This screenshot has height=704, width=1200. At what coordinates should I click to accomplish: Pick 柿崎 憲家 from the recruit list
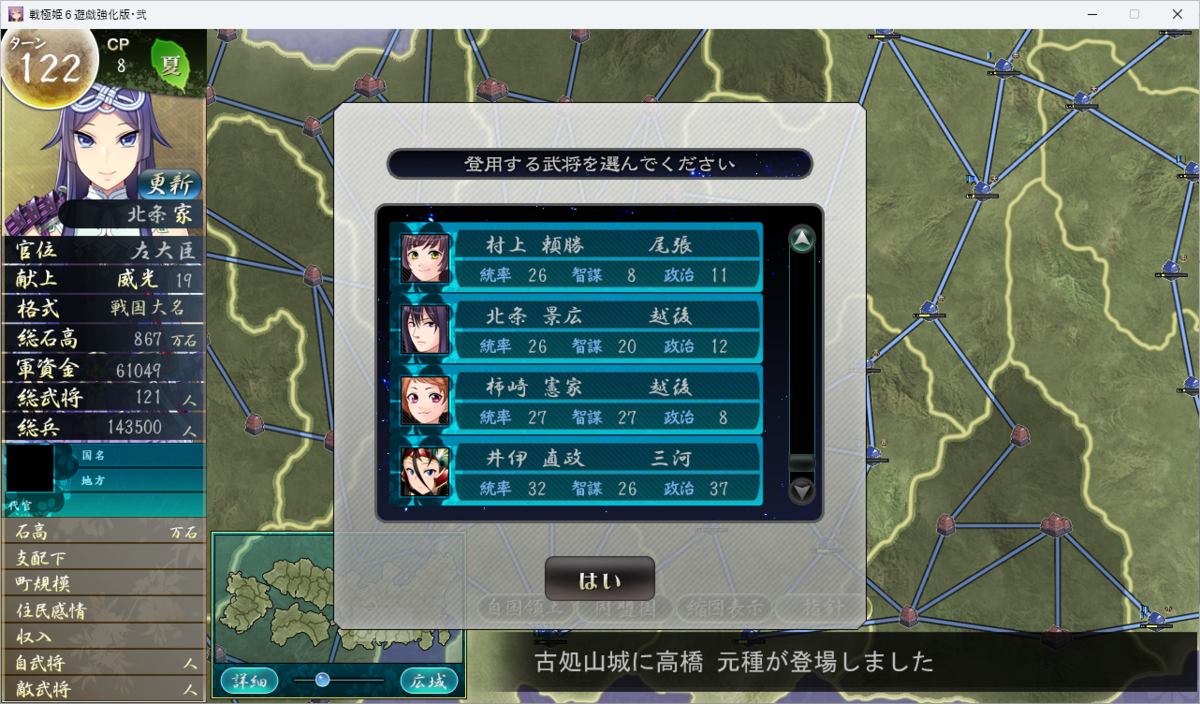click(x=577, y=400)
